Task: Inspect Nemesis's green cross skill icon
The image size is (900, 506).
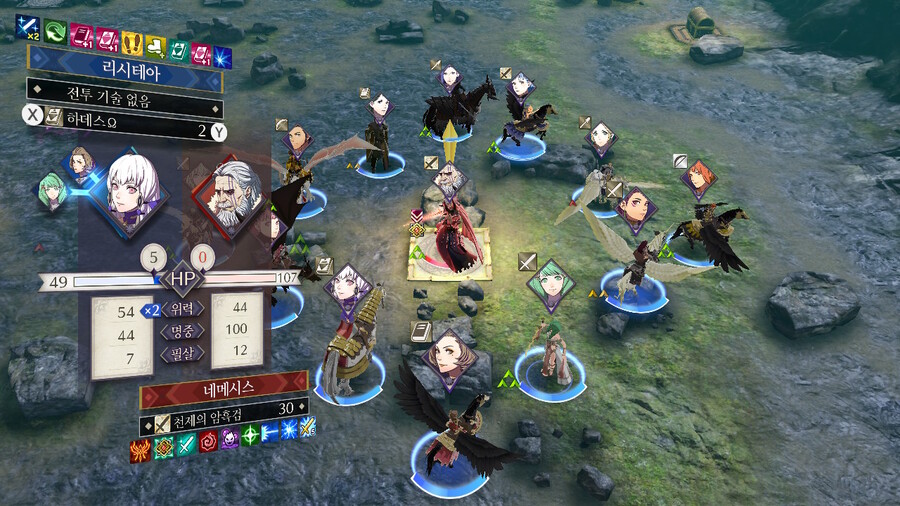Action: point(250,439)
